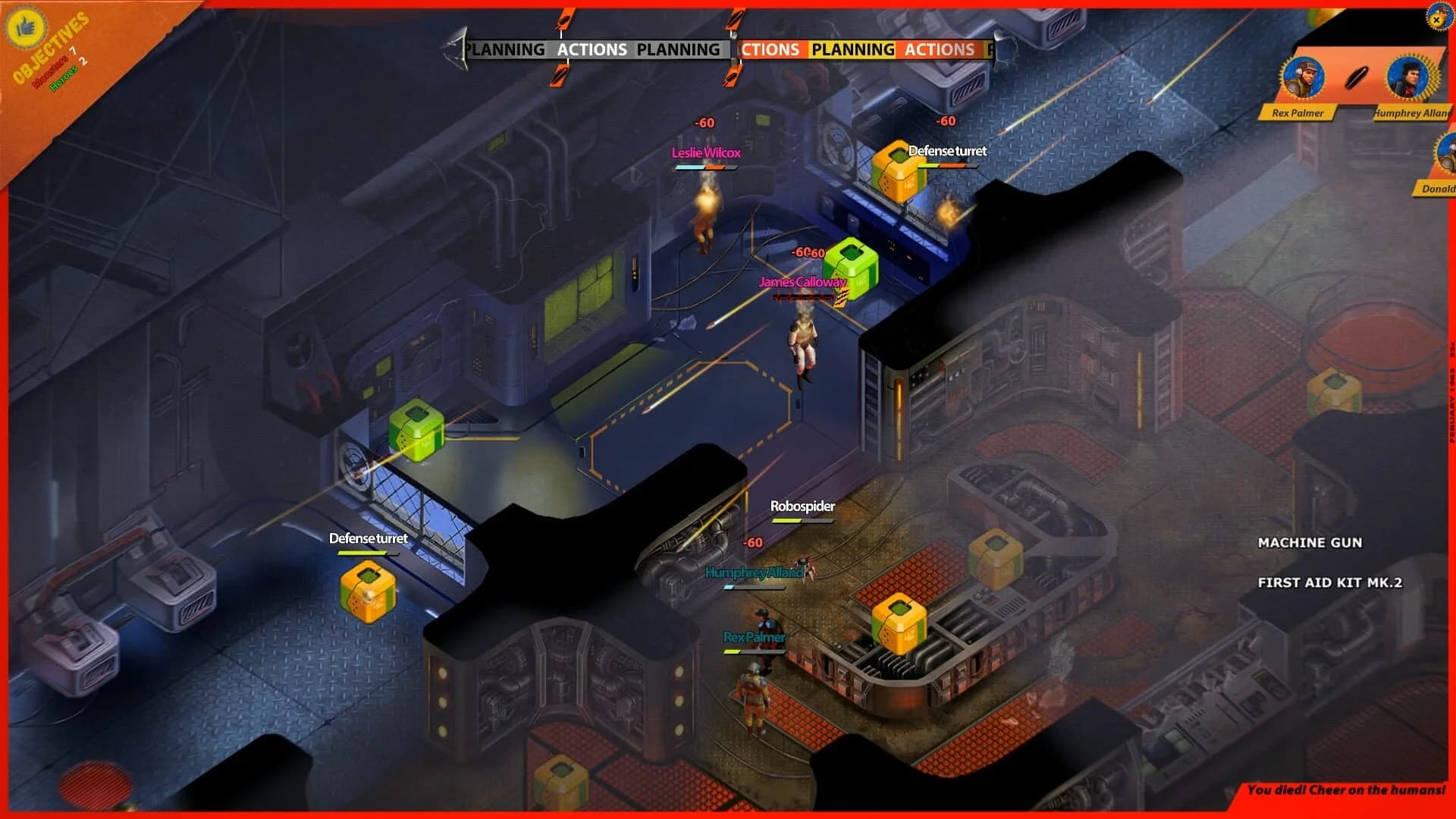Switch to the ACTIONS phase tab
1456x819 pixels.
point(591,49)
